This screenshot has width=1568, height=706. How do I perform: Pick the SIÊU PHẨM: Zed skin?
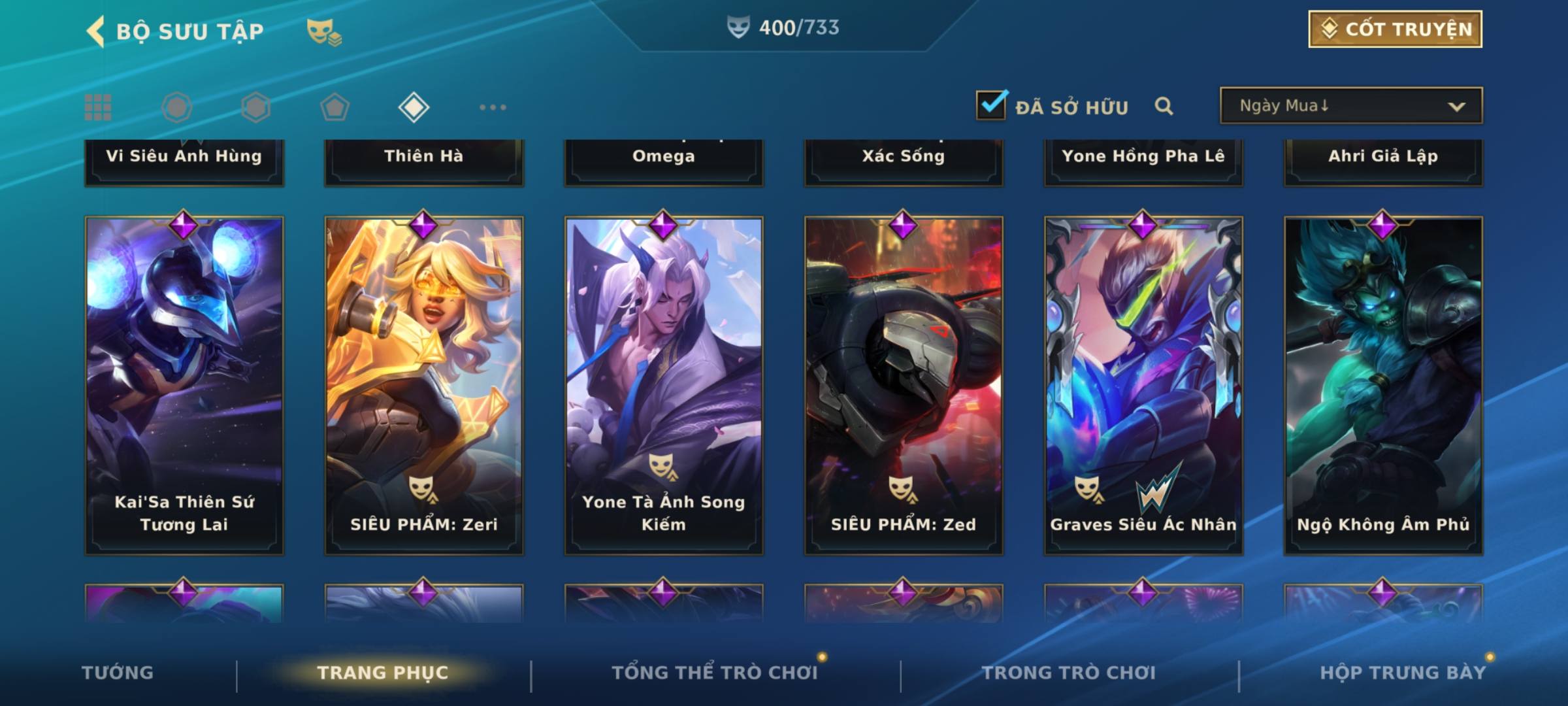point(904,386)
